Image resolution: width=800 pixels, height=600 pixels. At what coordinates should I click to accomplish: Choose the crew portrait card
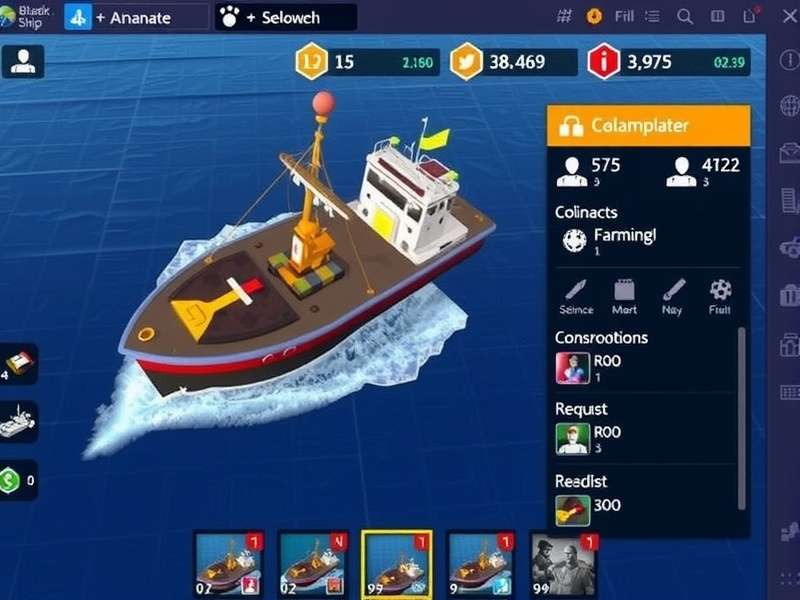pyautogui.click(x=563, y=564)
